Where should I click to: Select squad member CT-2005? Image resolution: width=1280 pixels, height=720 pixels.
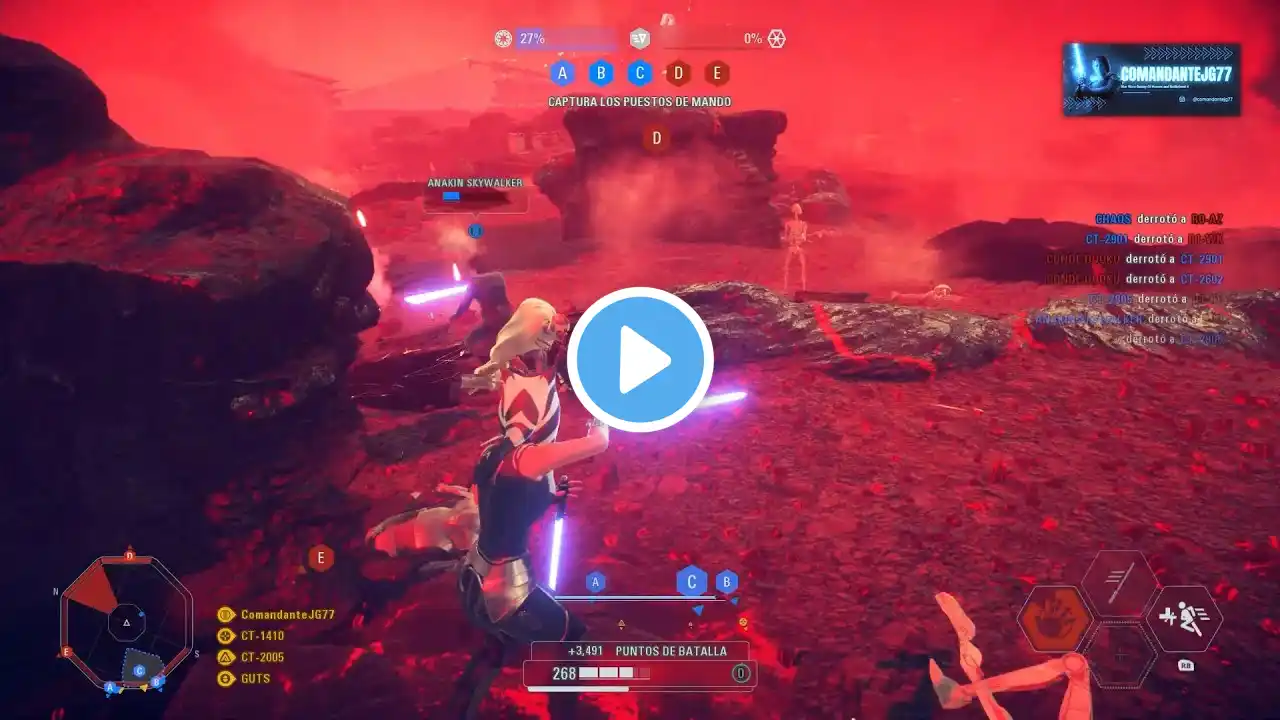click(x=262, y=657)
